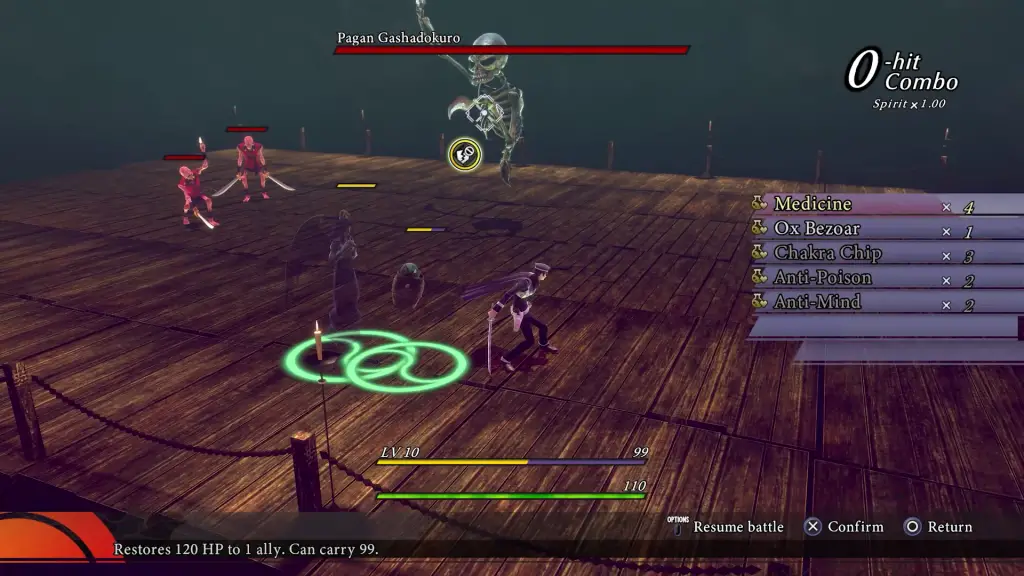Confirm the item selection
The height and width of the screenshot is (576, 1024).
tap(845, 527)
